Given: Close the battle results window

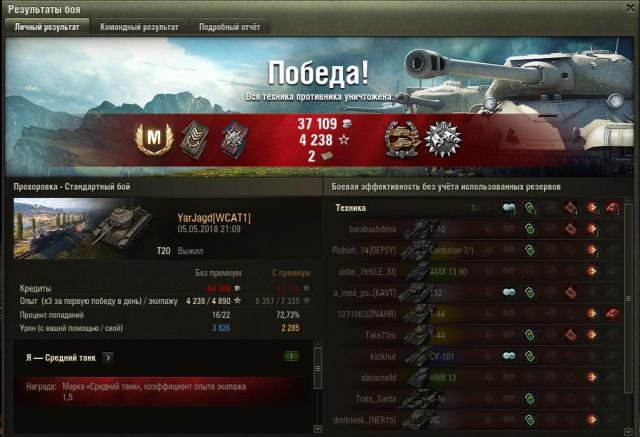Looking at the screenshot, I should click(629, 9).
